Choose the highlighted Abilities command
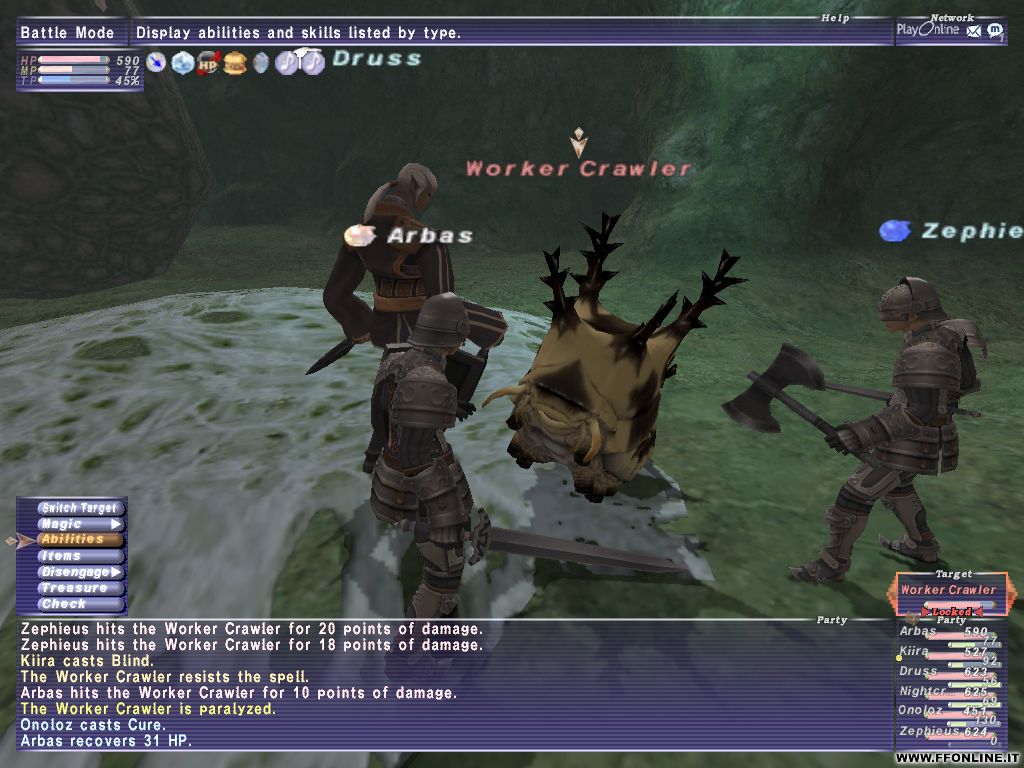This screenshot has height=768, width=1024. point(80,540)
